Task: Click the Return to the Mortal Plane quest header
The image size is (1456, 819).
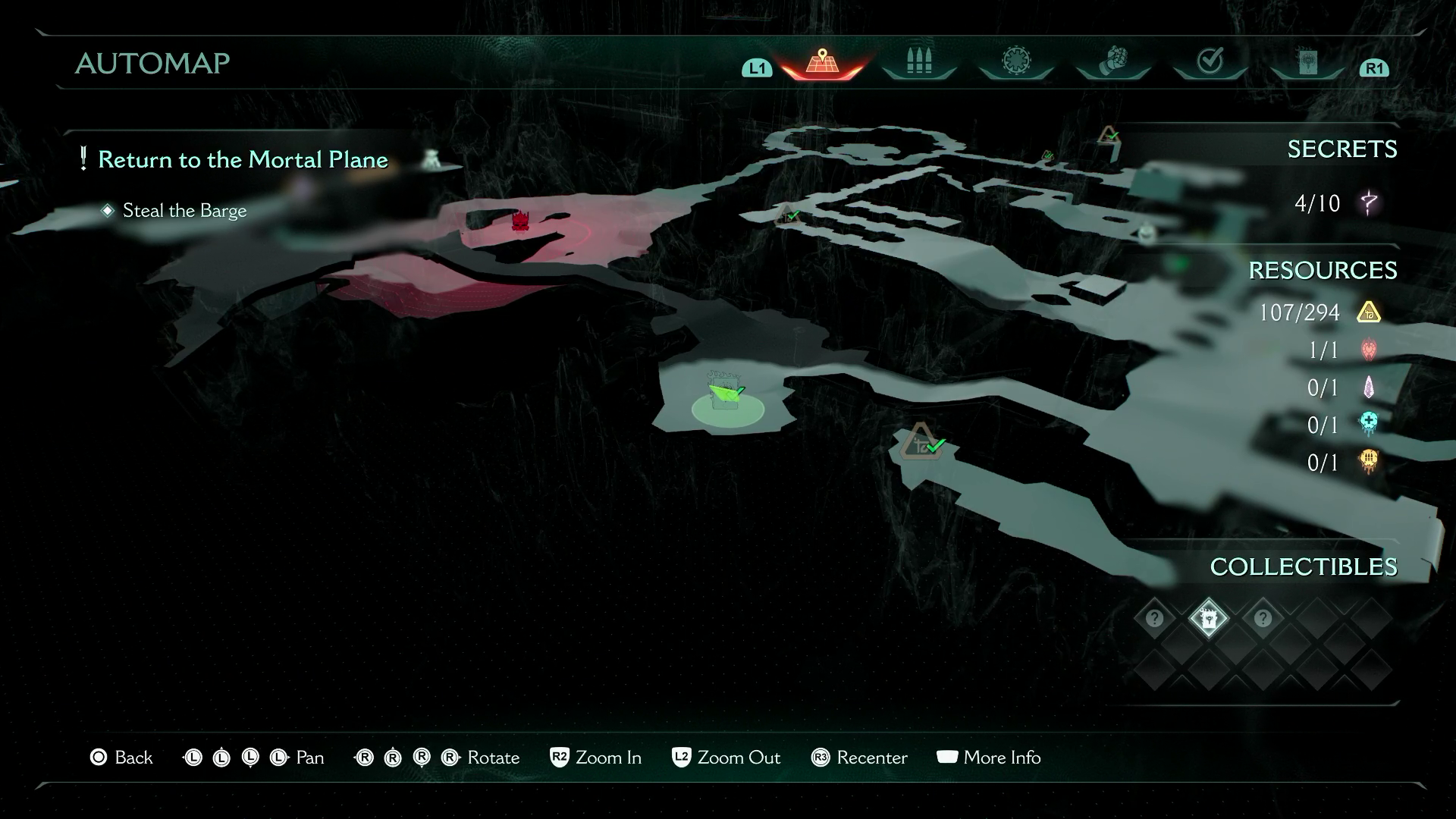Action: pos(244,160)
